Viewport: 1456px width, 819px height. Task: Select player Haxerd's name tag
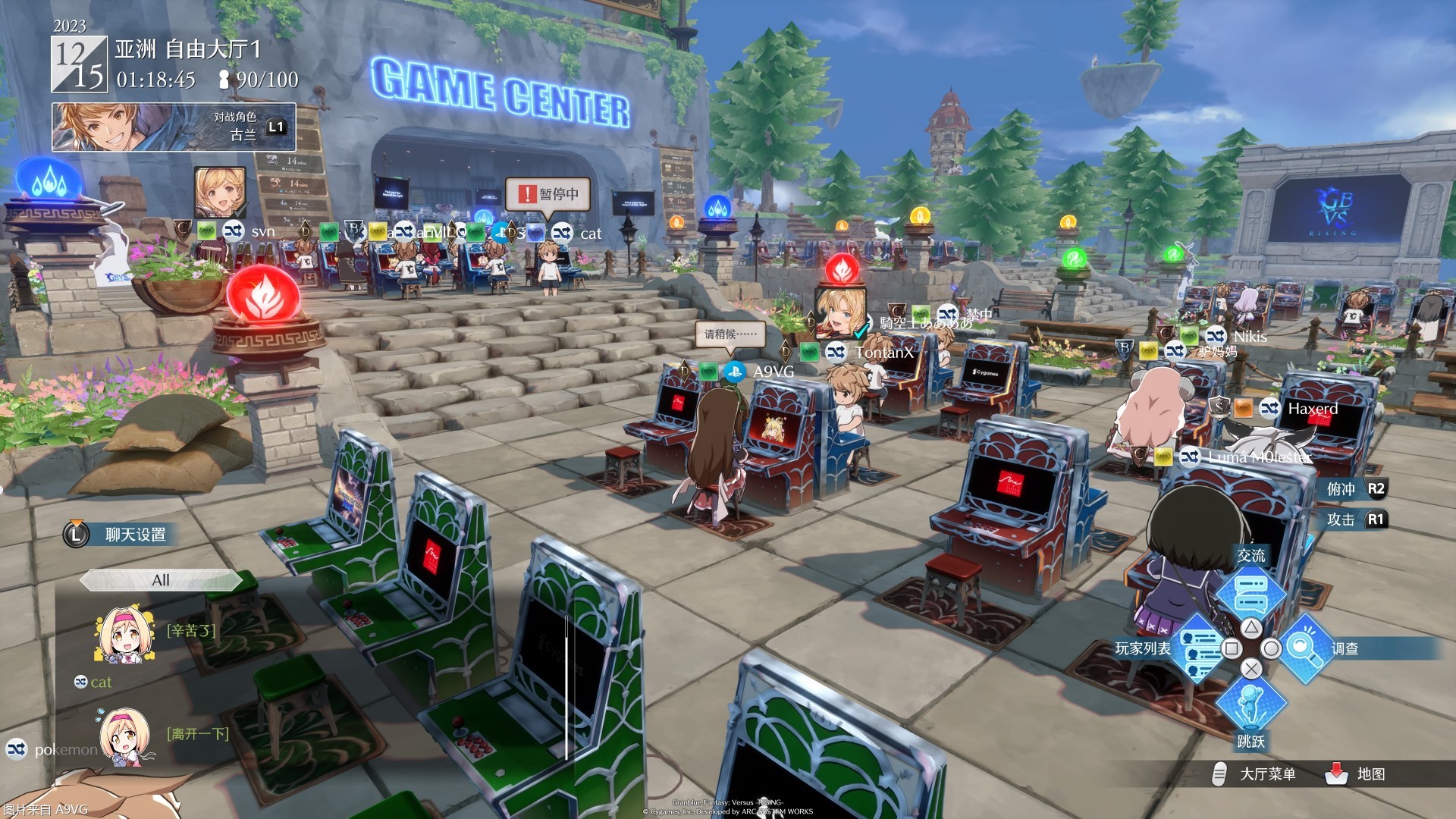[x=1313, y=409]
